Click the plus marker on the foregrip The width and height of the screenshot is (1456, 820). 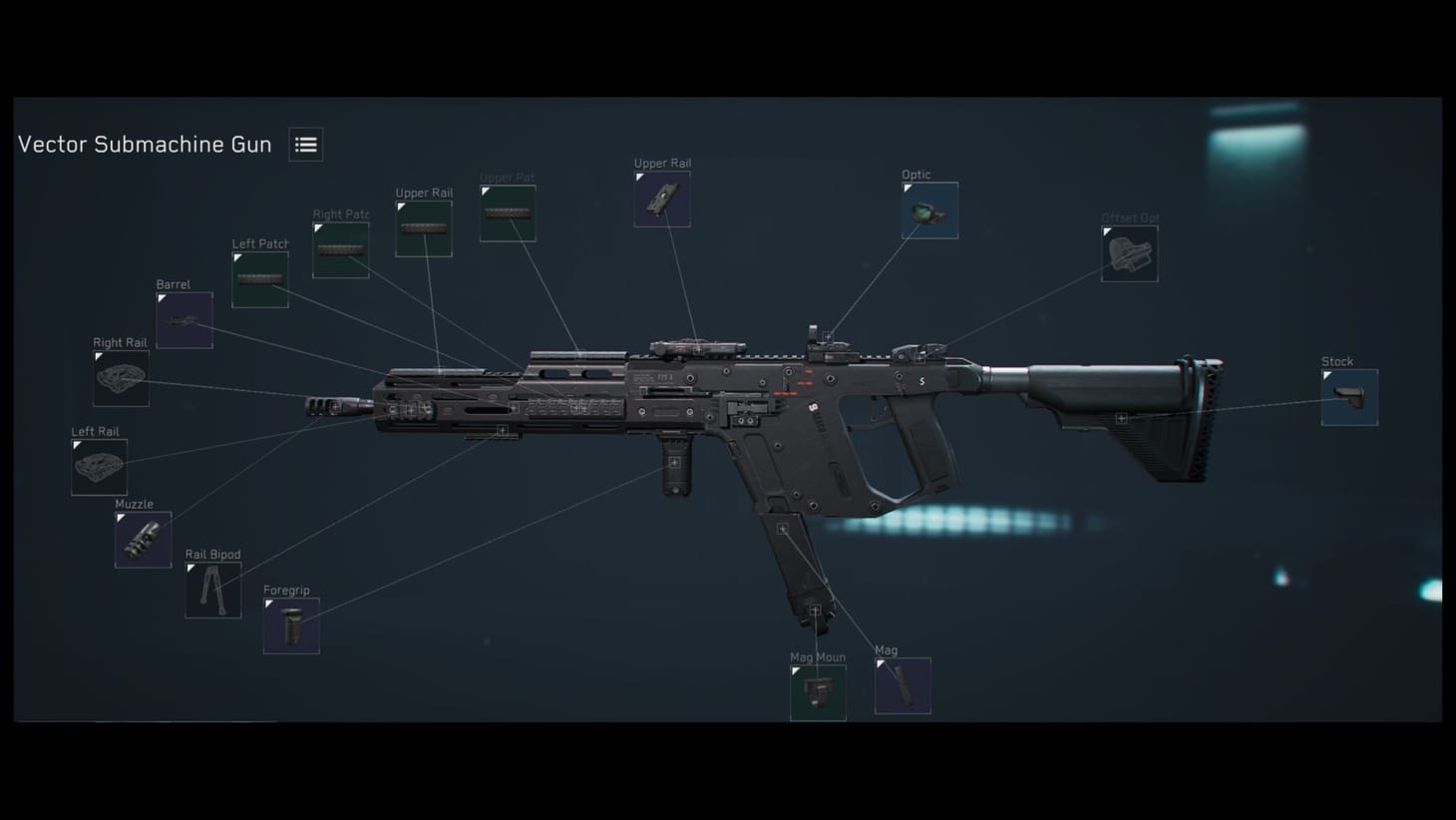pos(674,462)
